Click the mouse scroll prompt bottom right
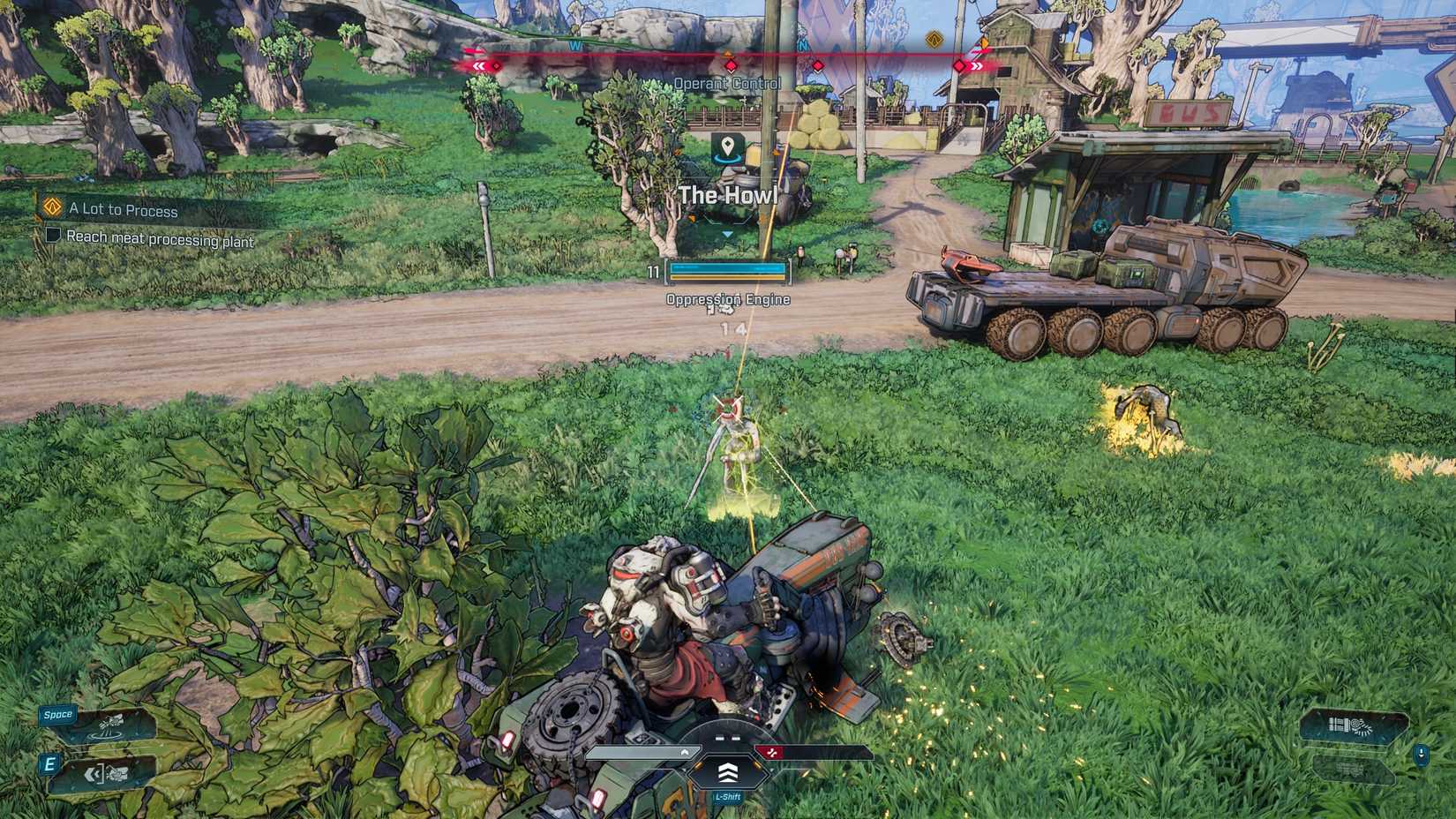This screenshot has height=819, width=1456. [1421, 755]
